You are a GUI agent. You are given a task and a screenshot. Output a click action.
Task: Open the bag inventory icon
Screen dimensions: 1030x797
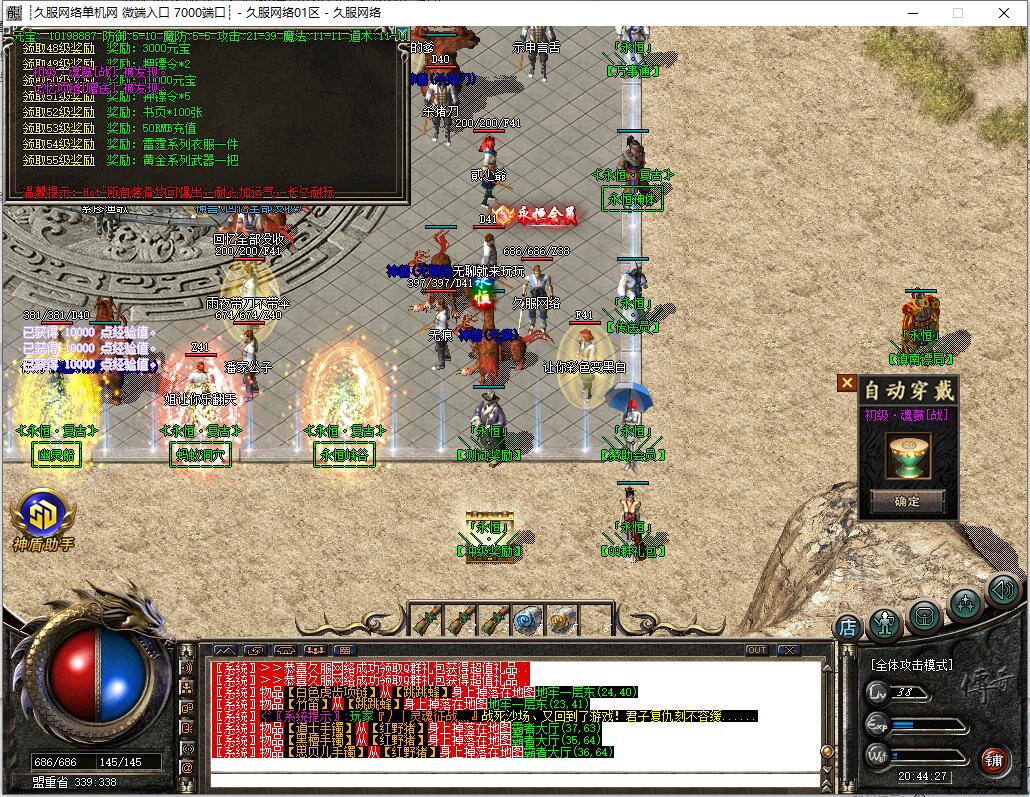pos(925,616)
